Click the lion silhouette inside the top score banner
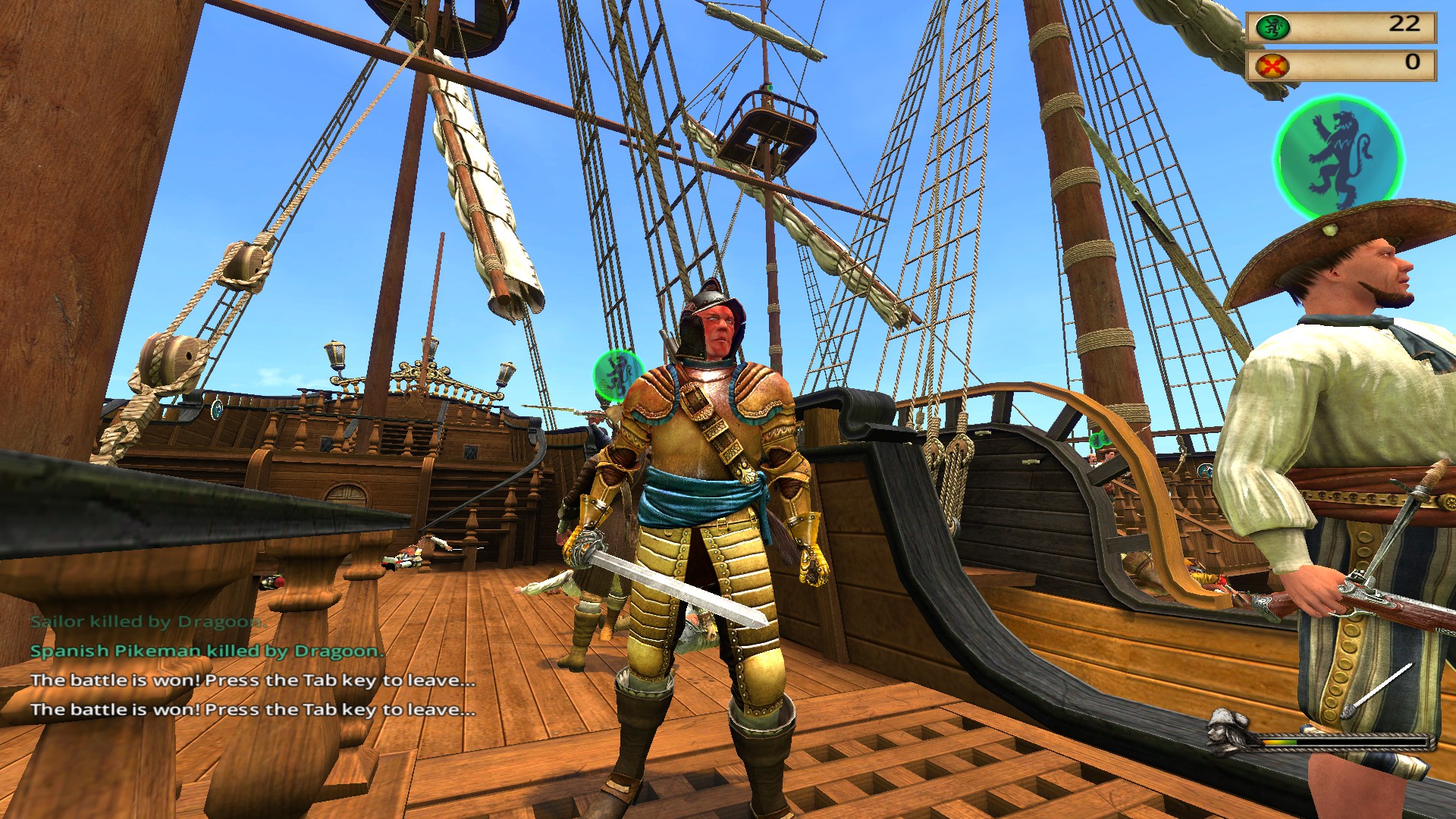The height and width of the screenshot is (819, 1456). tap(1272, 27)
